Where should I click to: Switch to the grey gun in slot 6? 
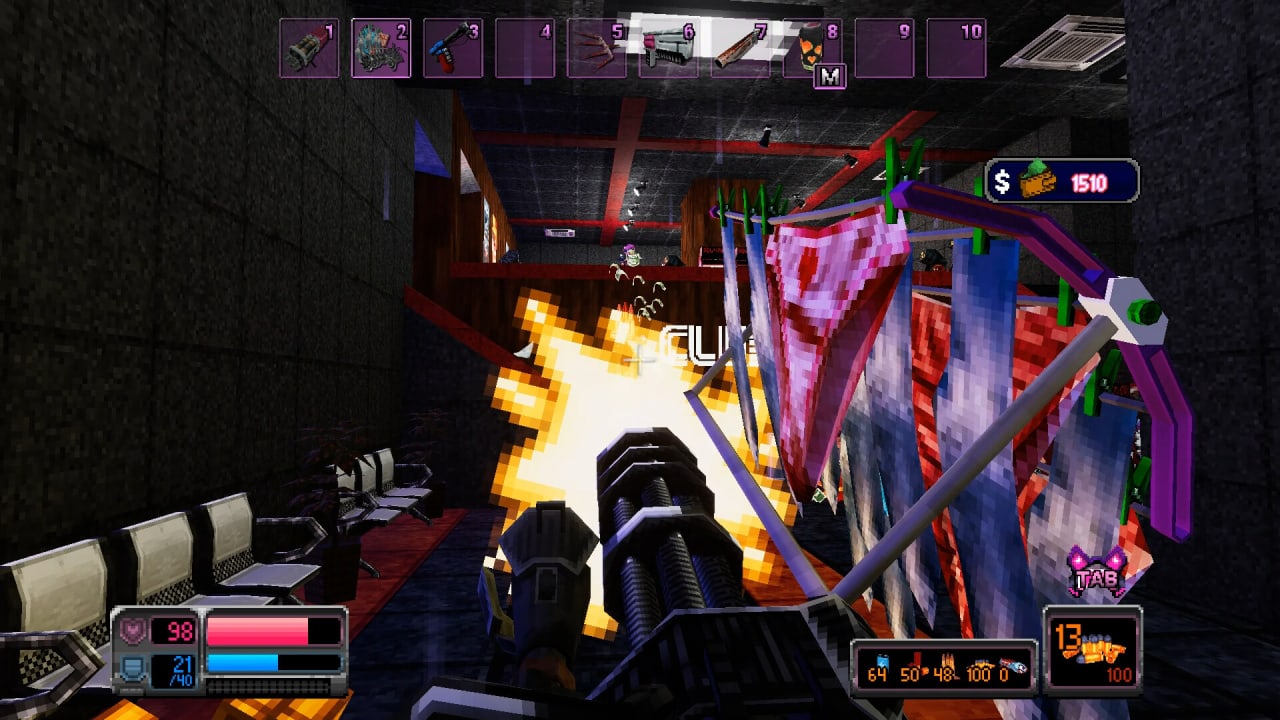tap(669, 48)
